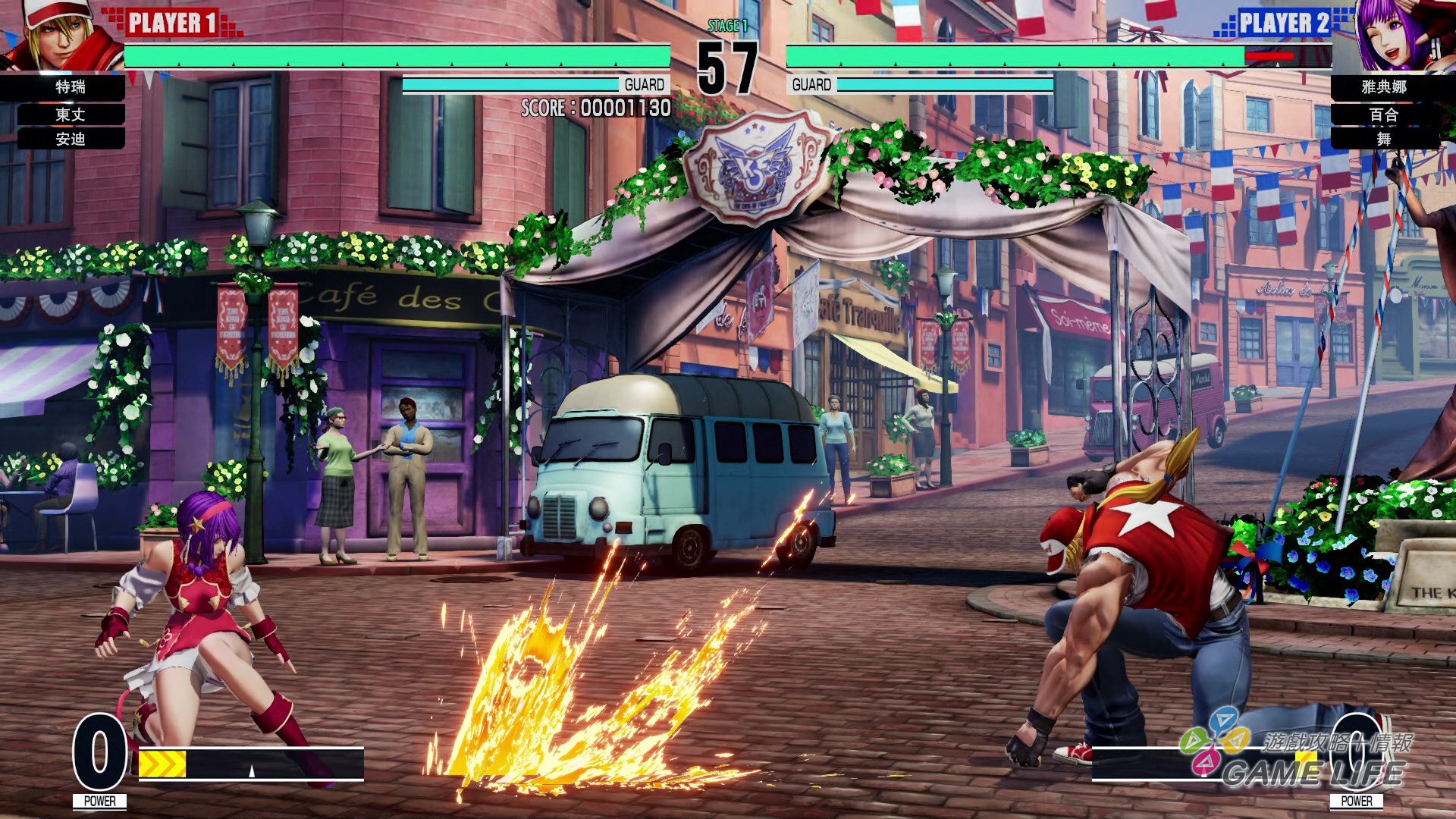The width and height of the screenshot is (1456, 819).
Task: Select 特瑞 in Player 1's team list
Action: 71,87
